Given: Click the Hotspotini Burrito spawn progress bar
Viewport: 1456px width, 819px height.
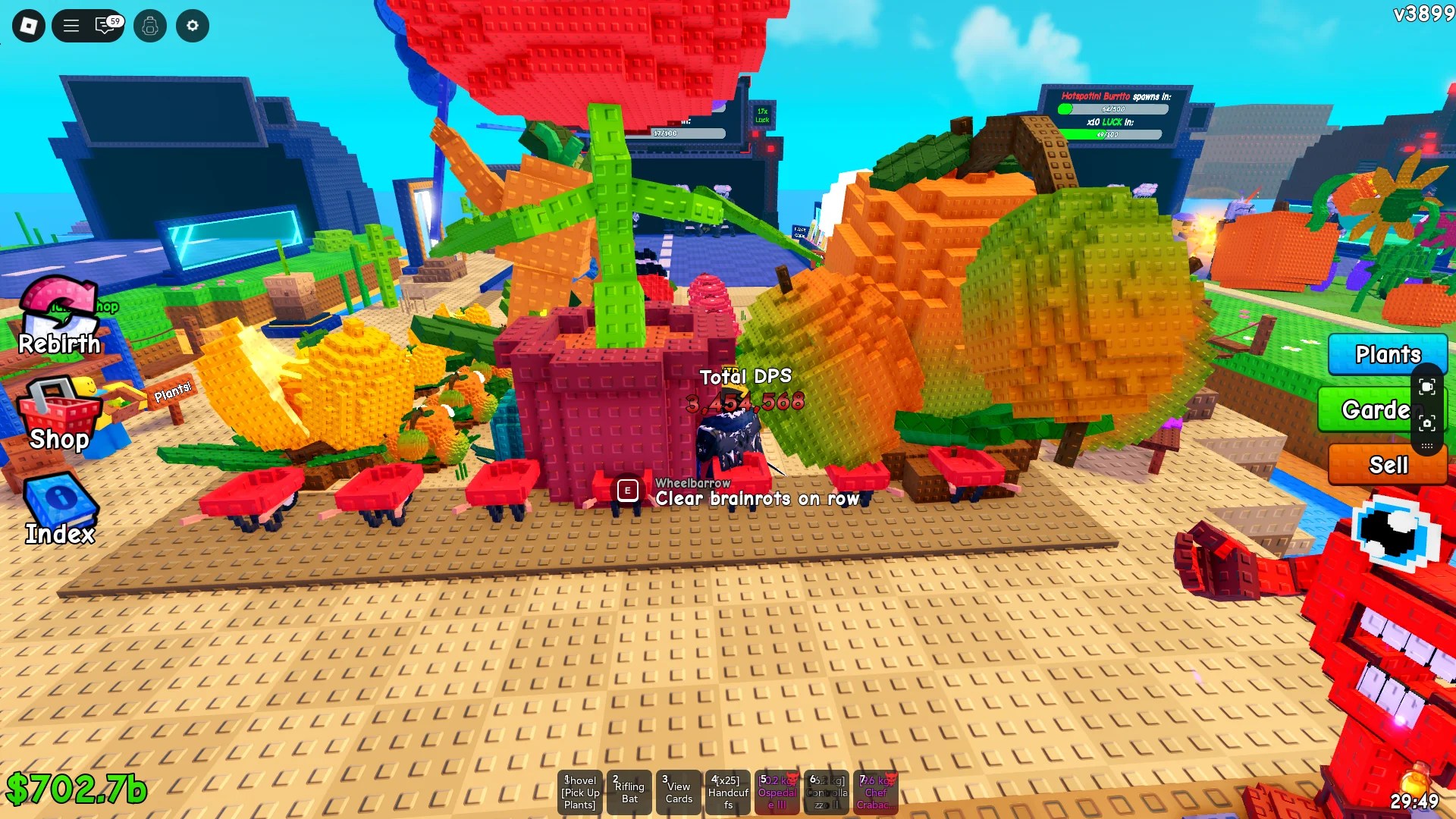Looking at the screenshot, I should (x=1112, y=108).
